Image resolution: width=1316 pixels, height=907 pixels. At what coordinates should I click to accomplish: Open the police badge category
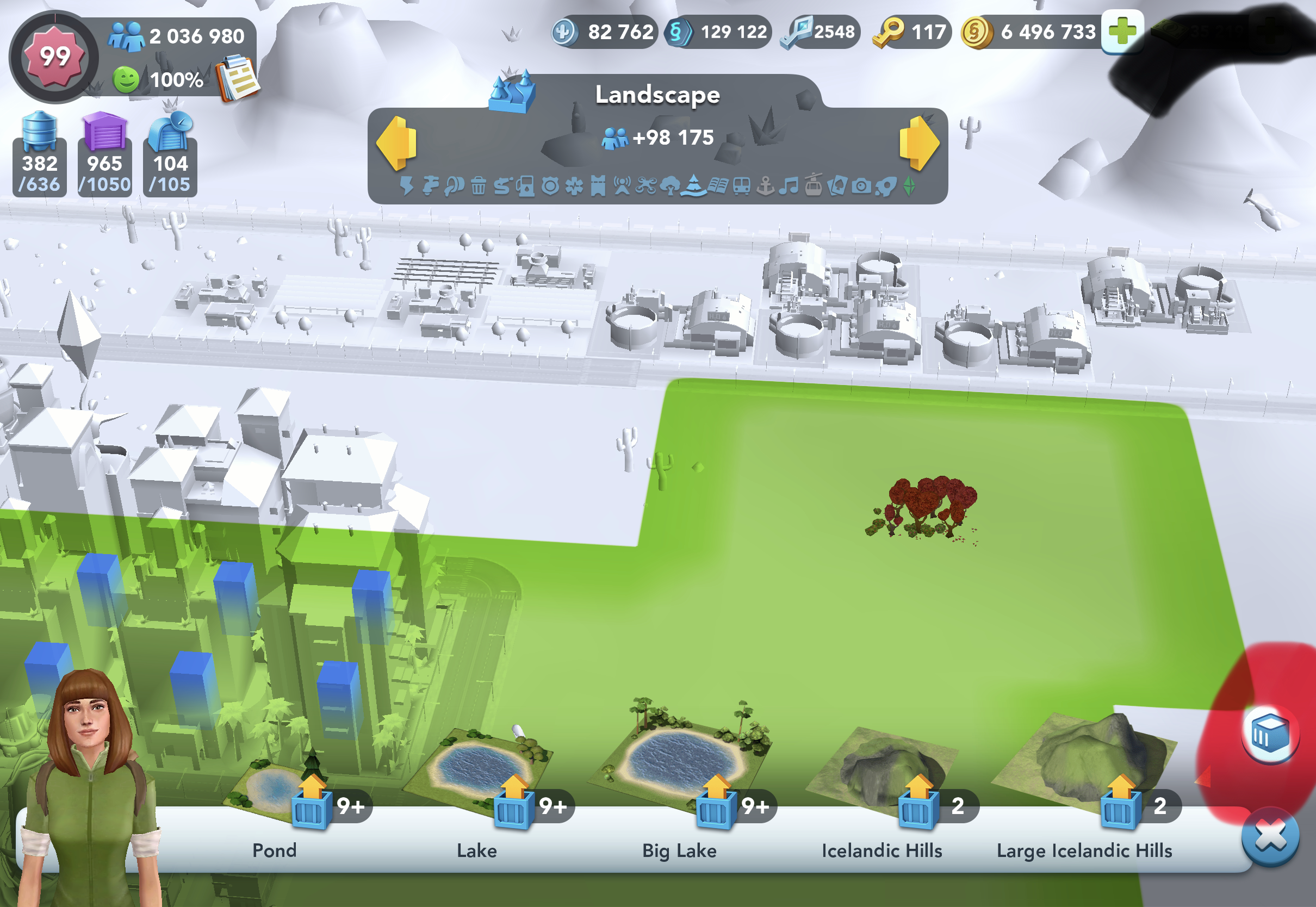tap(550, 186)
